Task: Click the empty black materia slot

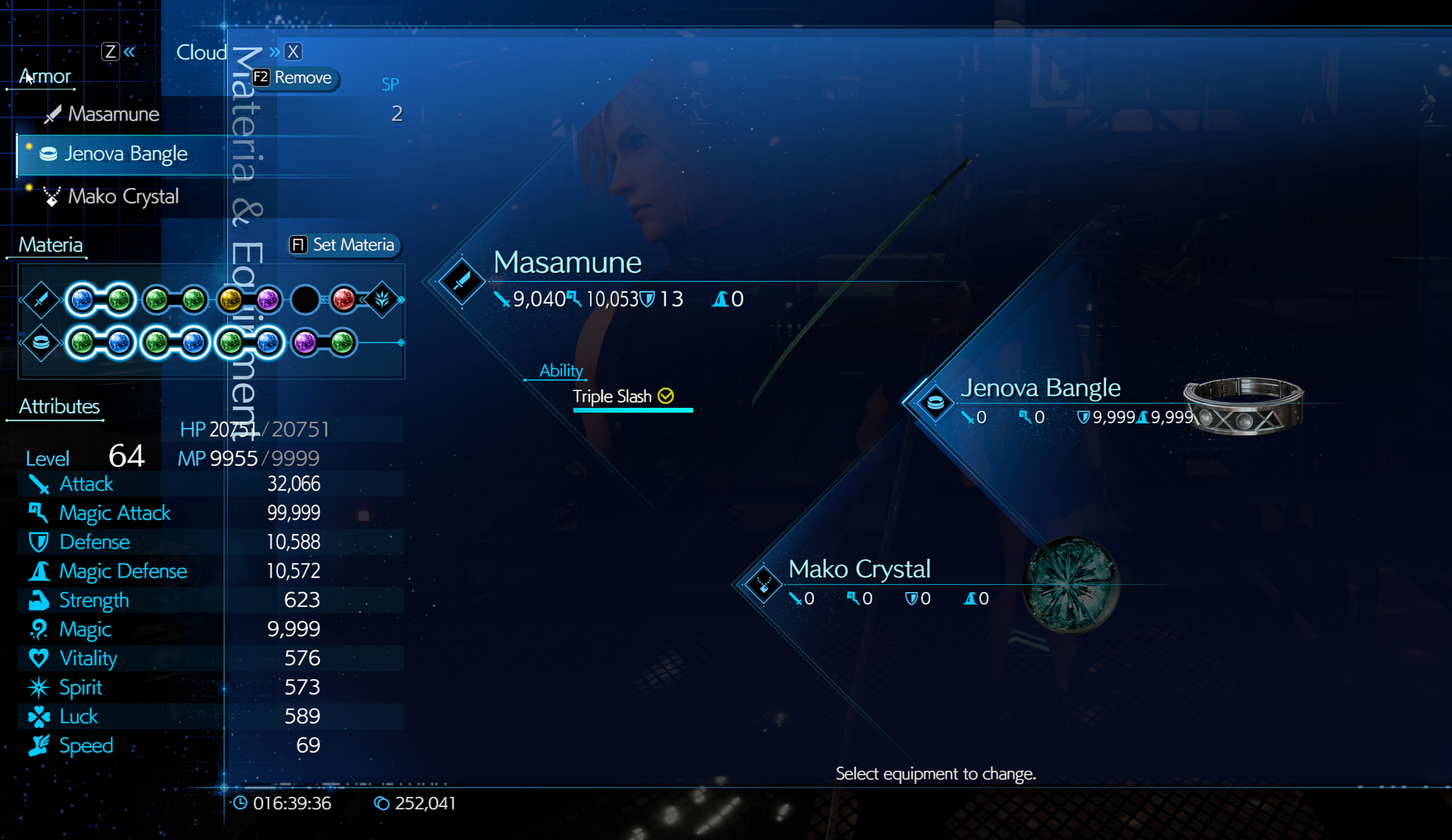Action: [305, 300]
